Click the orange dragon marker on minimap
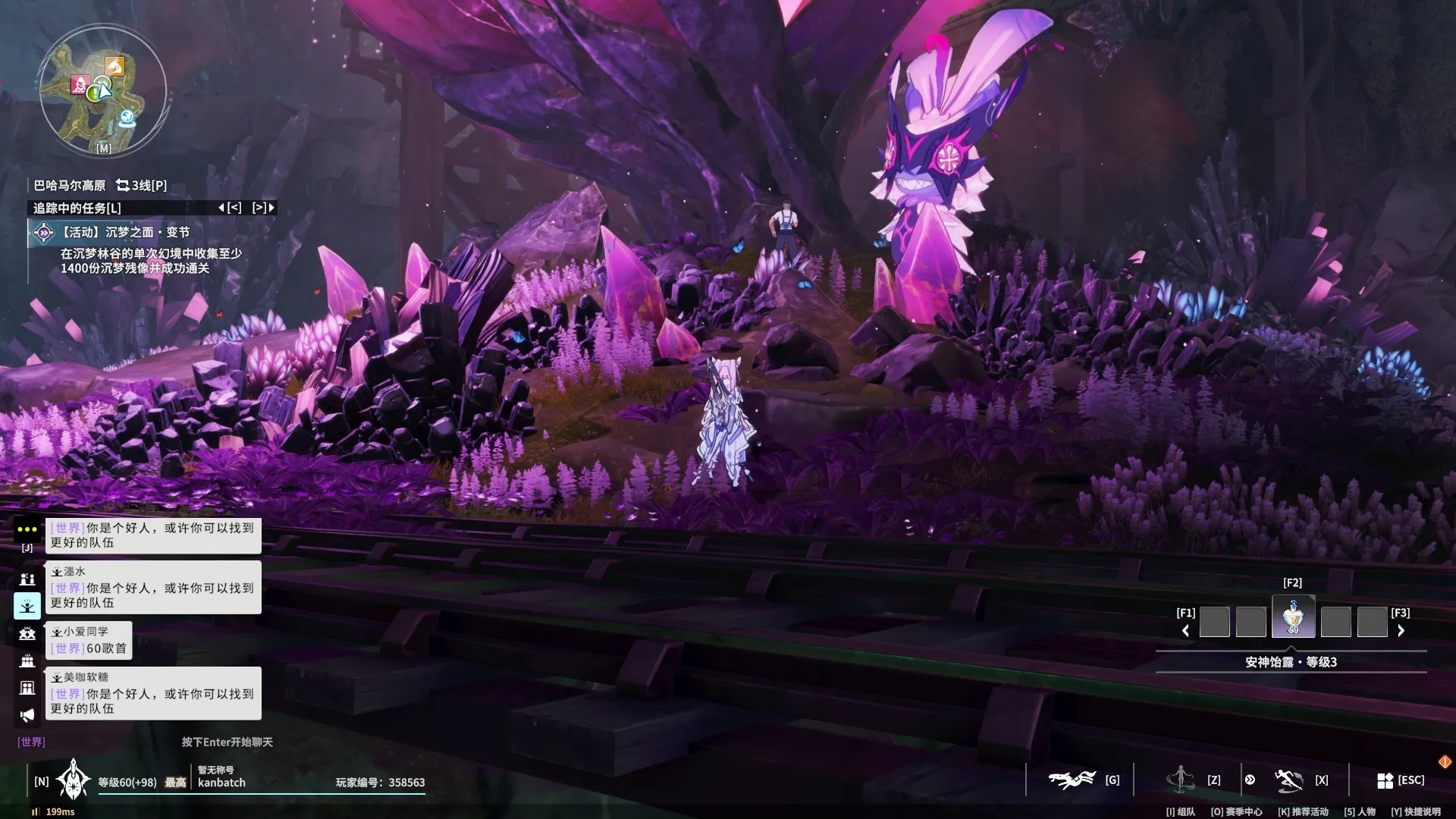Viewport: 1456px width, 819px height. [114, 67]
